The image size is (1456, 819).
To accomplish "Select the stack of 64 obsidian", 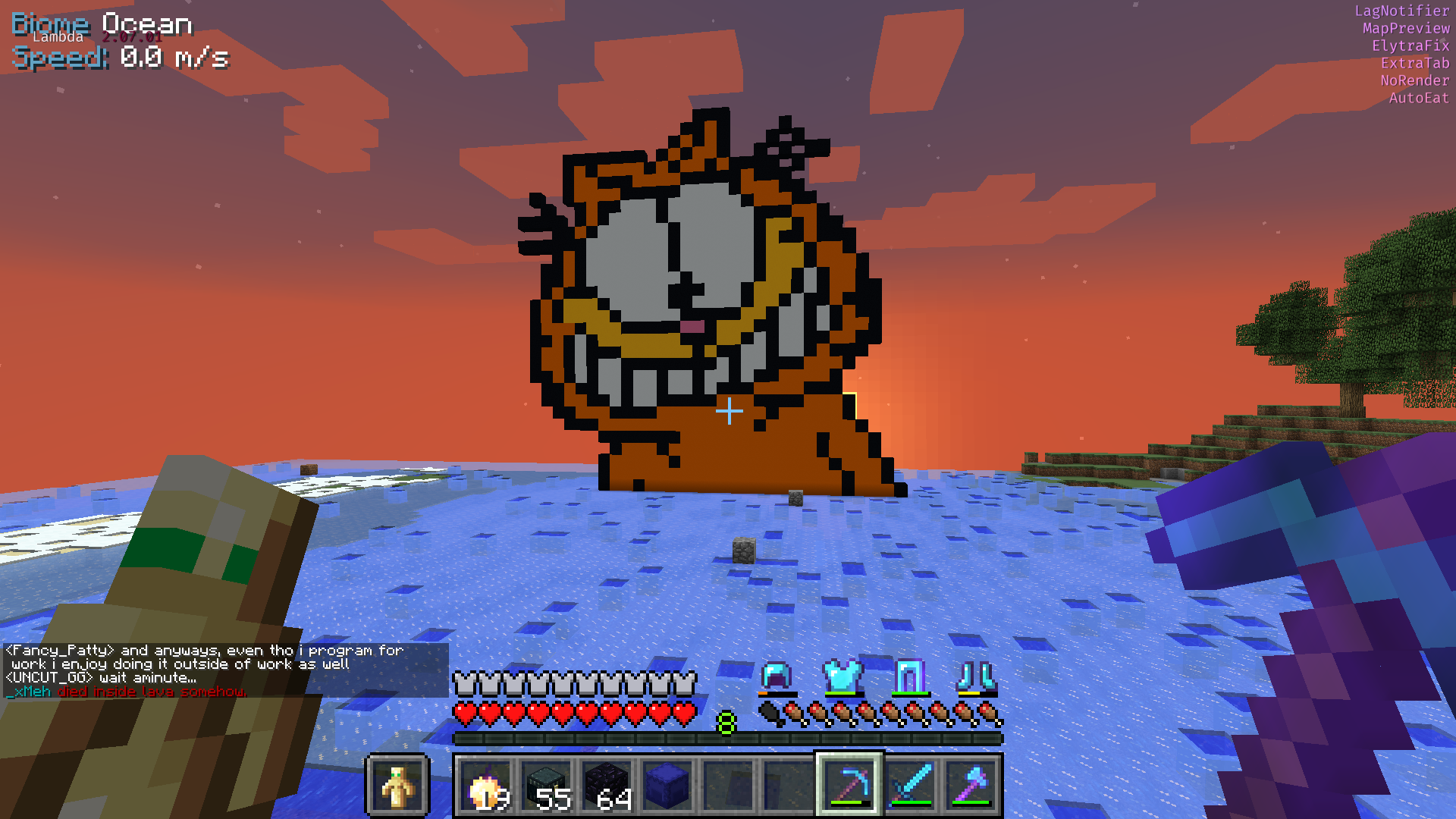I will pos(610,787).
